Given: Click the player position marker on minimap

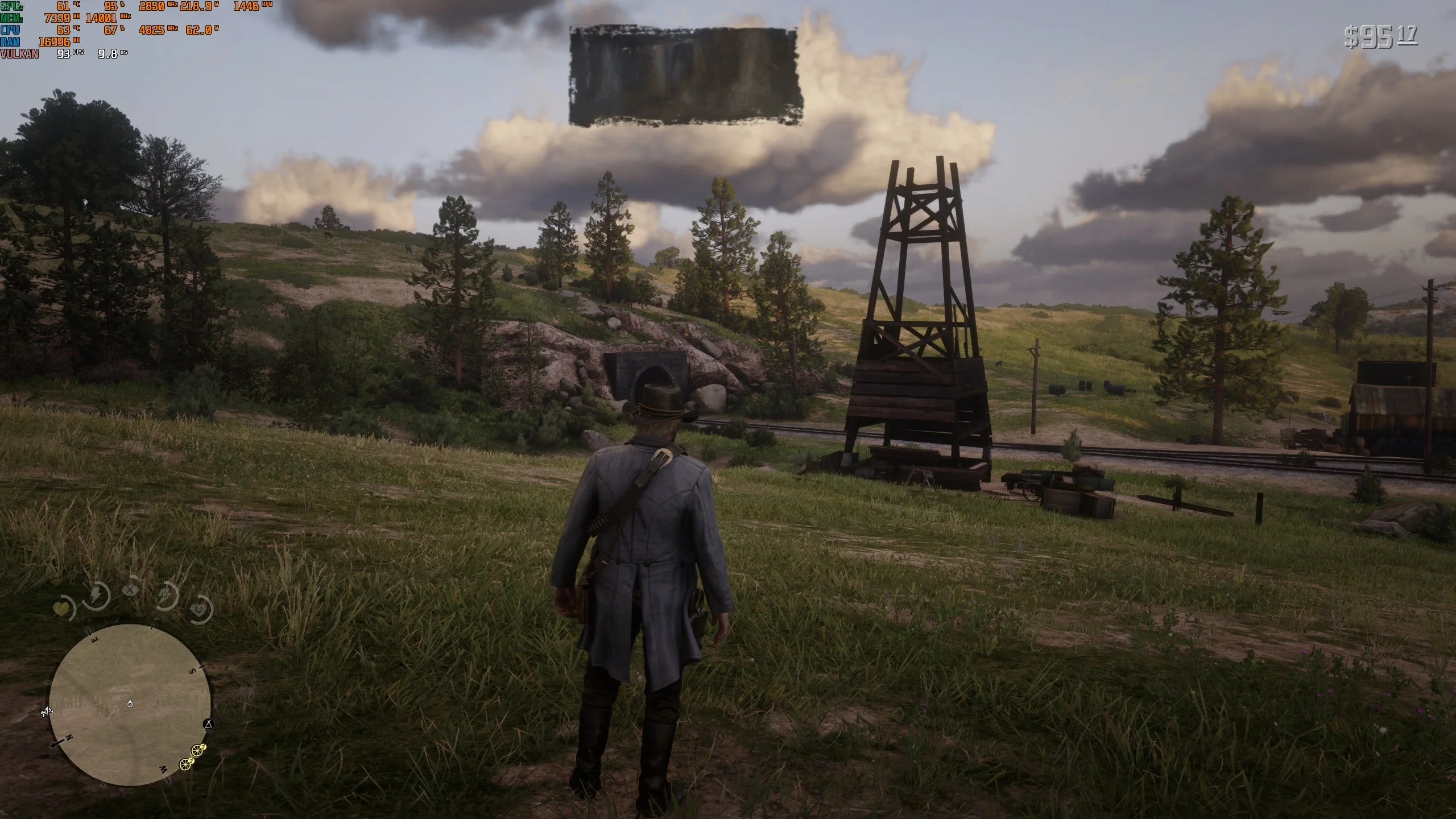Looking at the screenshot, I should (130, 704).
